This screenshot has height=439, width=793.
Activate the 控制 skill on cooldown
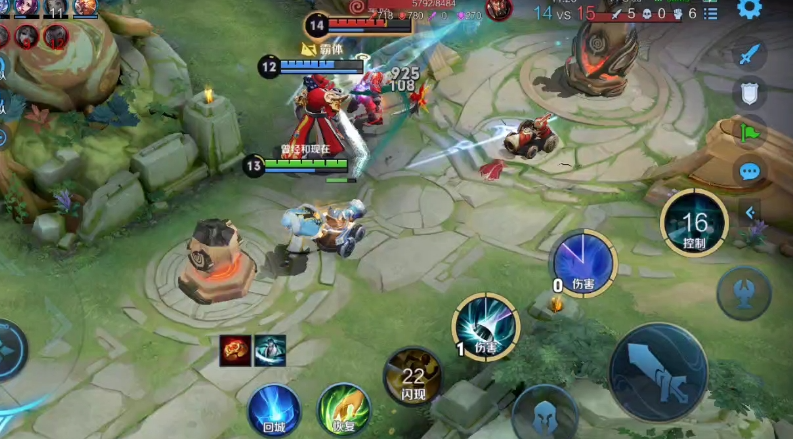click(x=693, y=223)
